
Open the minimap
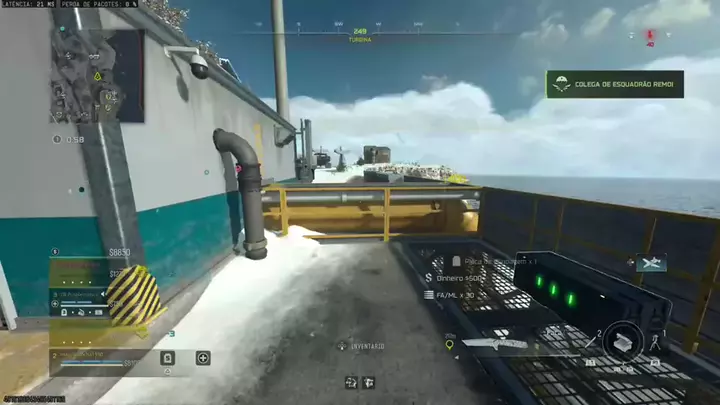point(97,75)
